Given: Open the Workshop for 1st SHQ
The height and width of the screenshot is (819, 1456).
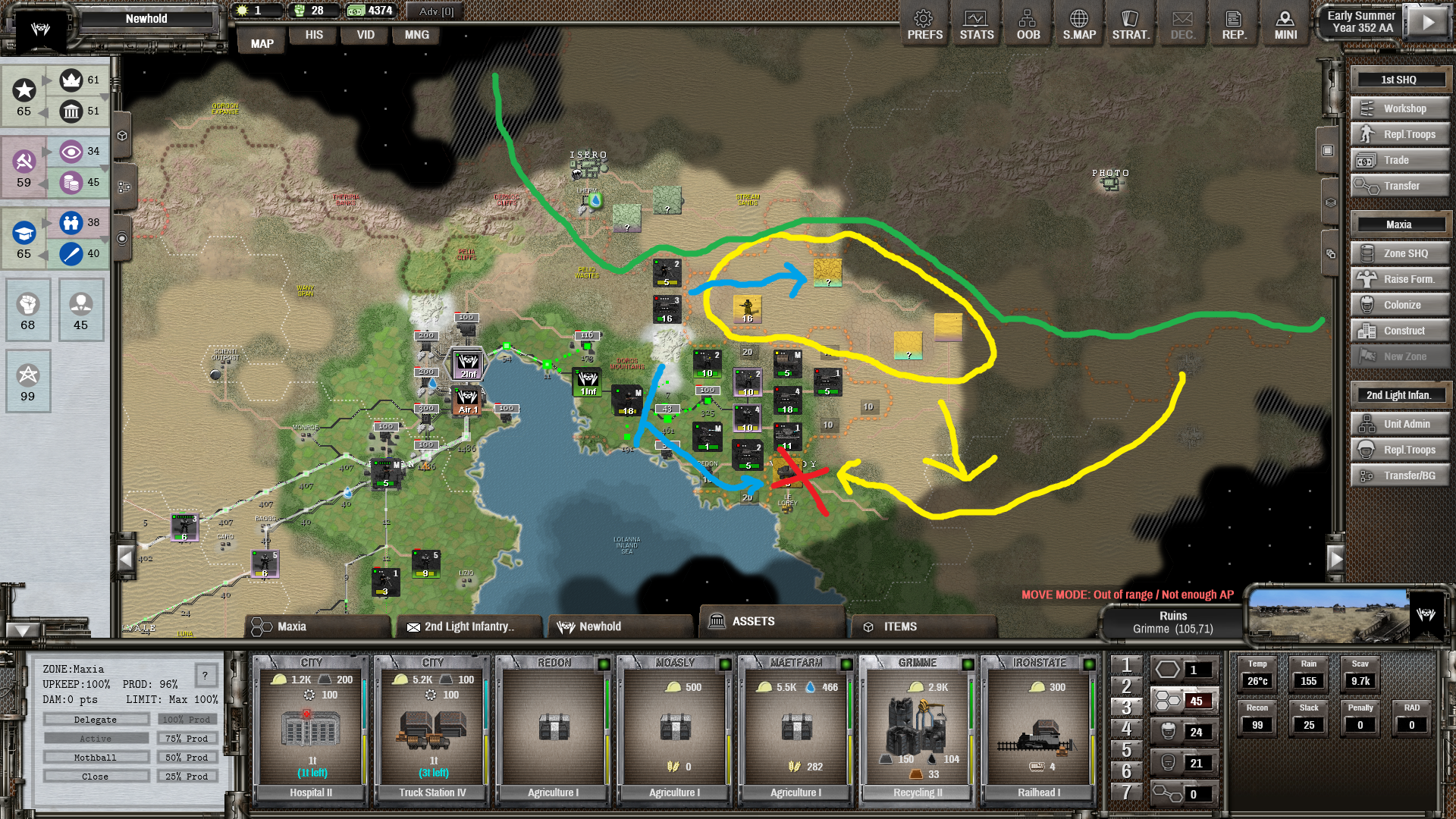Looking at the screenshot, I should point(1400,108).
